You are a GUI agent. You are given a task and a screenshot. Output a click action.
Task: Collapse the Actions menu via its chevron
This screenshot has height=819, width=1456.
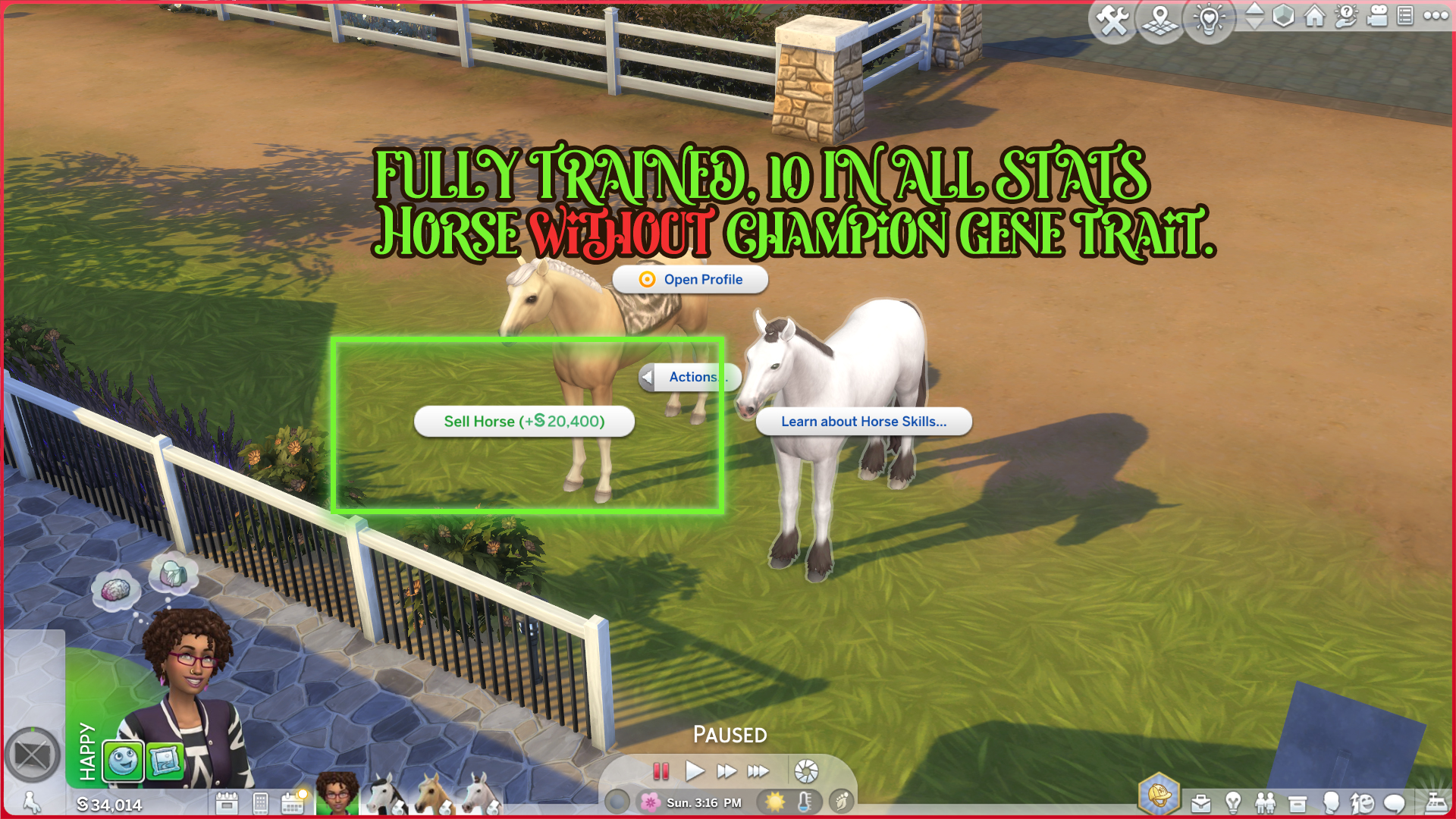point(646,377)
